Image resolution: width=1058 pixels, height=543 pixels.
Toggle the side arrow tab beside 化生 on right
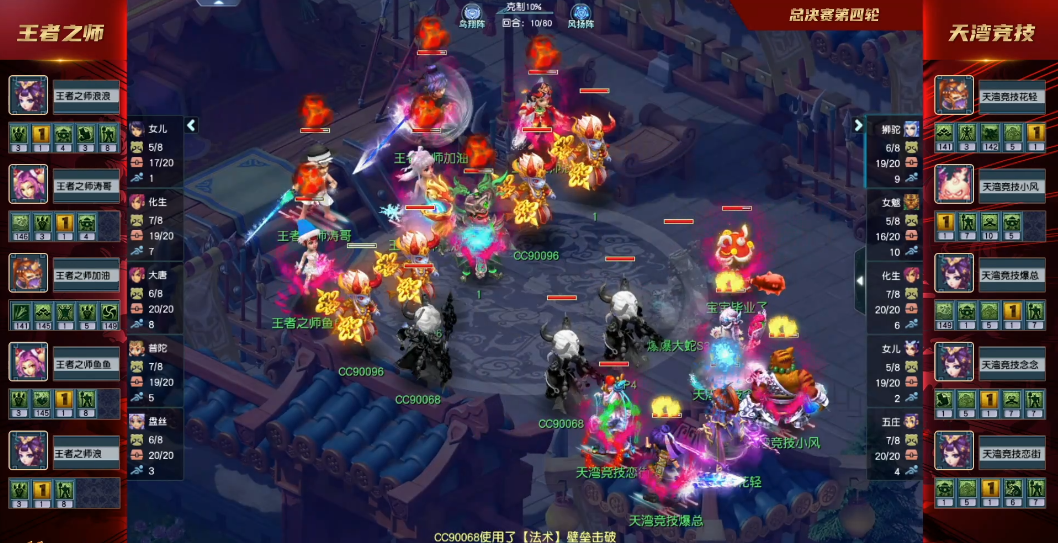click(859, 281)
